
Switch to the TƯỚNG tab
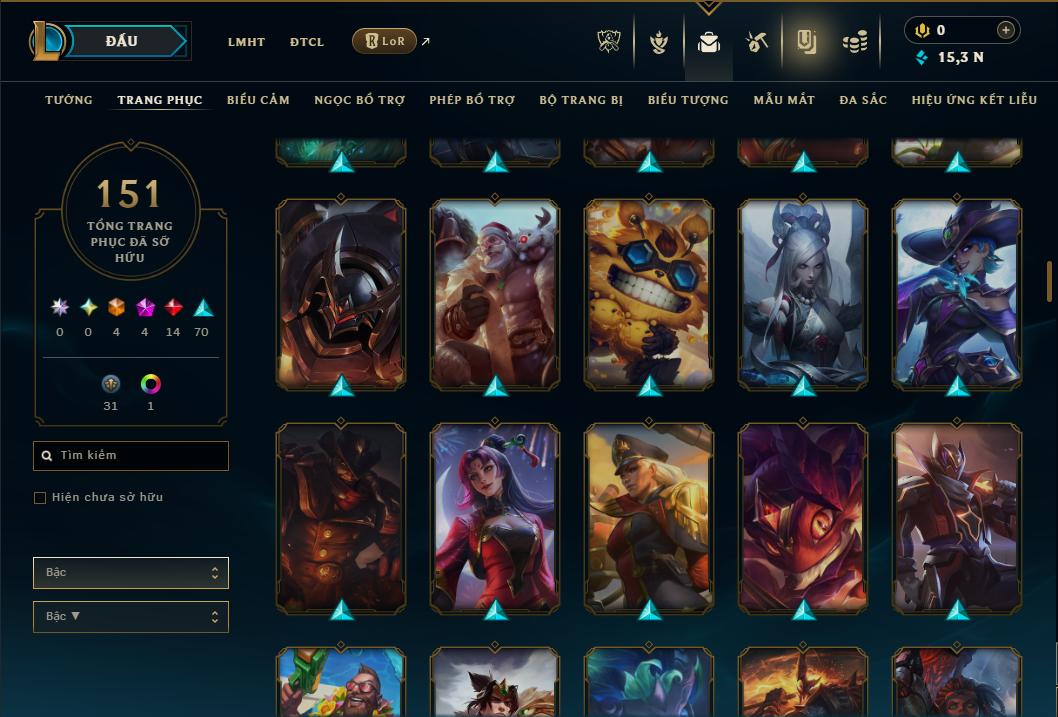click(x=69, y=100)
